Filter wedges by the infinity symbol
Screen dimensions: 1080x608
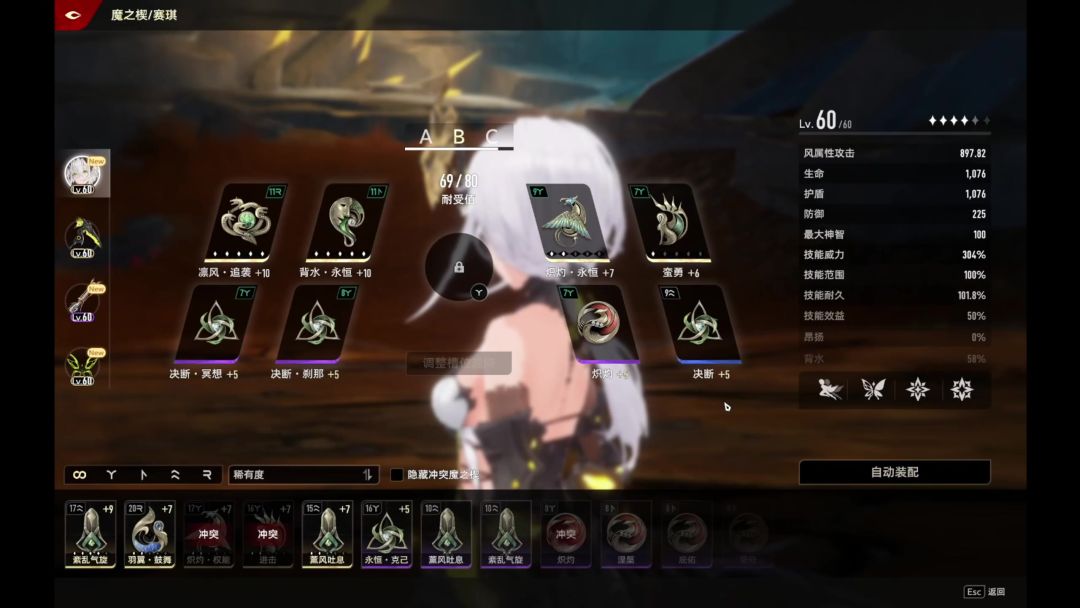coord(80,475)
